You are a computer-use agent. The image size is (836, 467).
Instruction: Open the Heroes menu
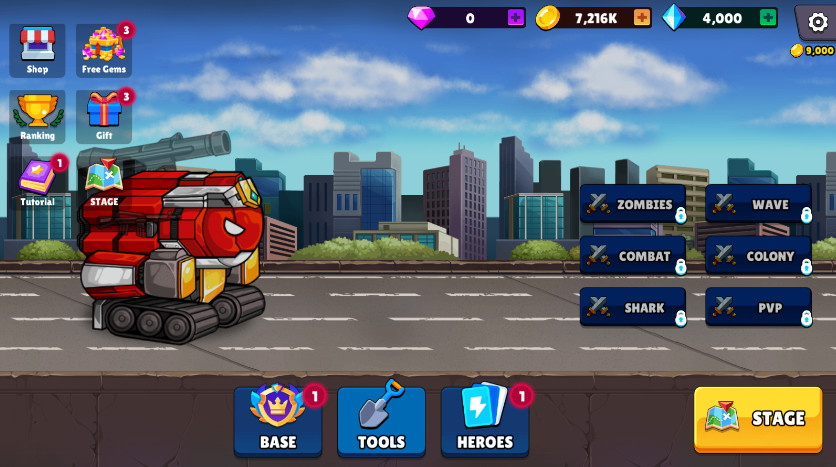coord(485,421)
